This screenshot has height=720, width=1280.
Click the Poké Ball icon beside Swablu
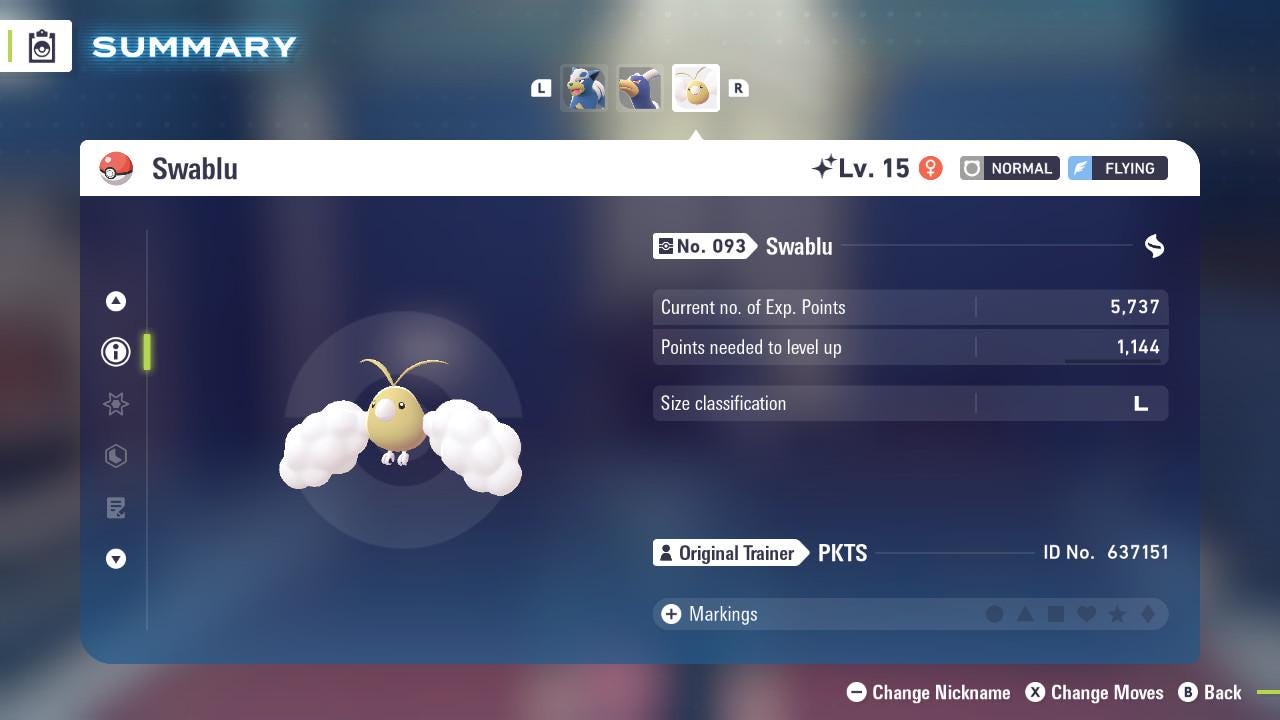(x=117, y=168)
